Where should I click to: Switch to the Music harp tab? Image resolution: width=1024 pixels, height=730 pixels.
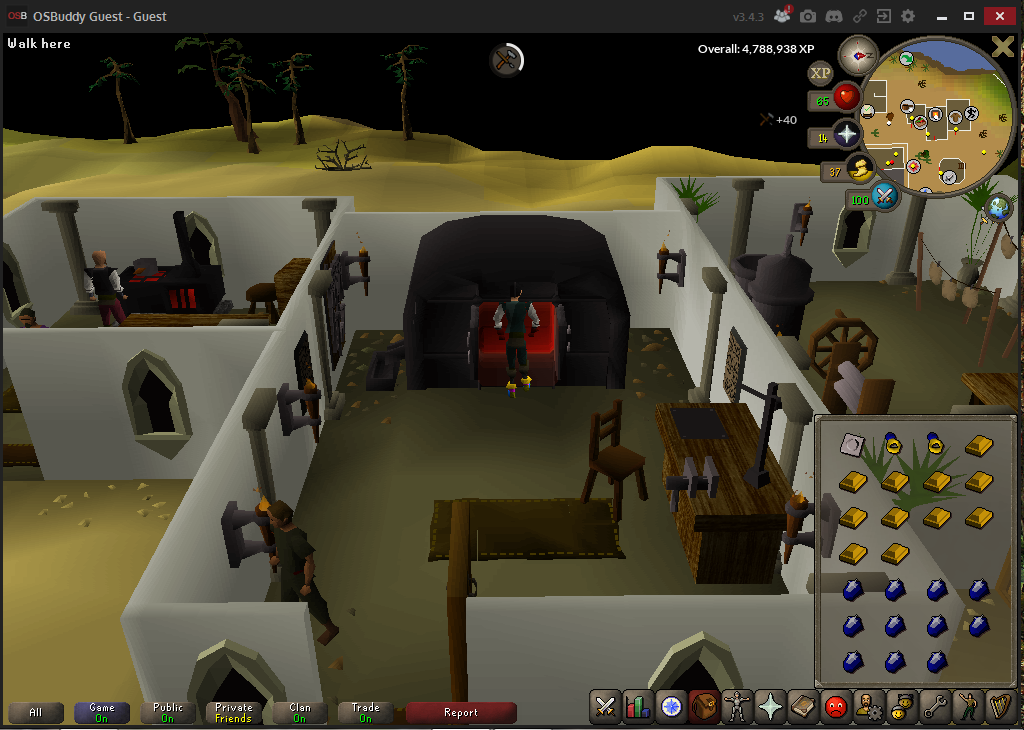click(1000, 707)
